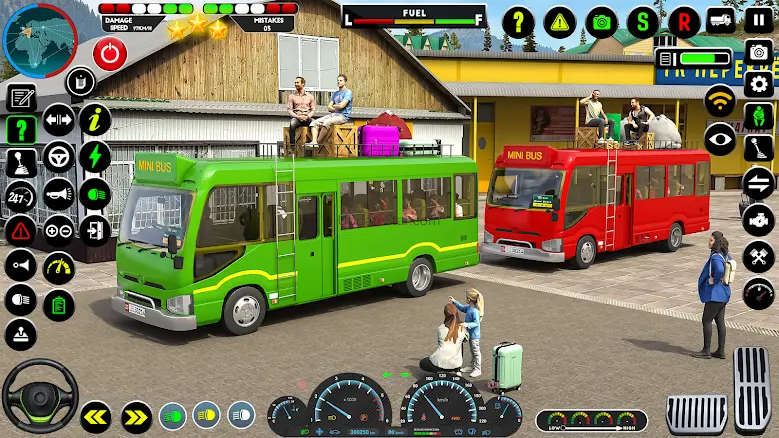This screenshot has height=438, width=779.
Task: Tap the steering wheel at the corner
Action: point(40,394)
